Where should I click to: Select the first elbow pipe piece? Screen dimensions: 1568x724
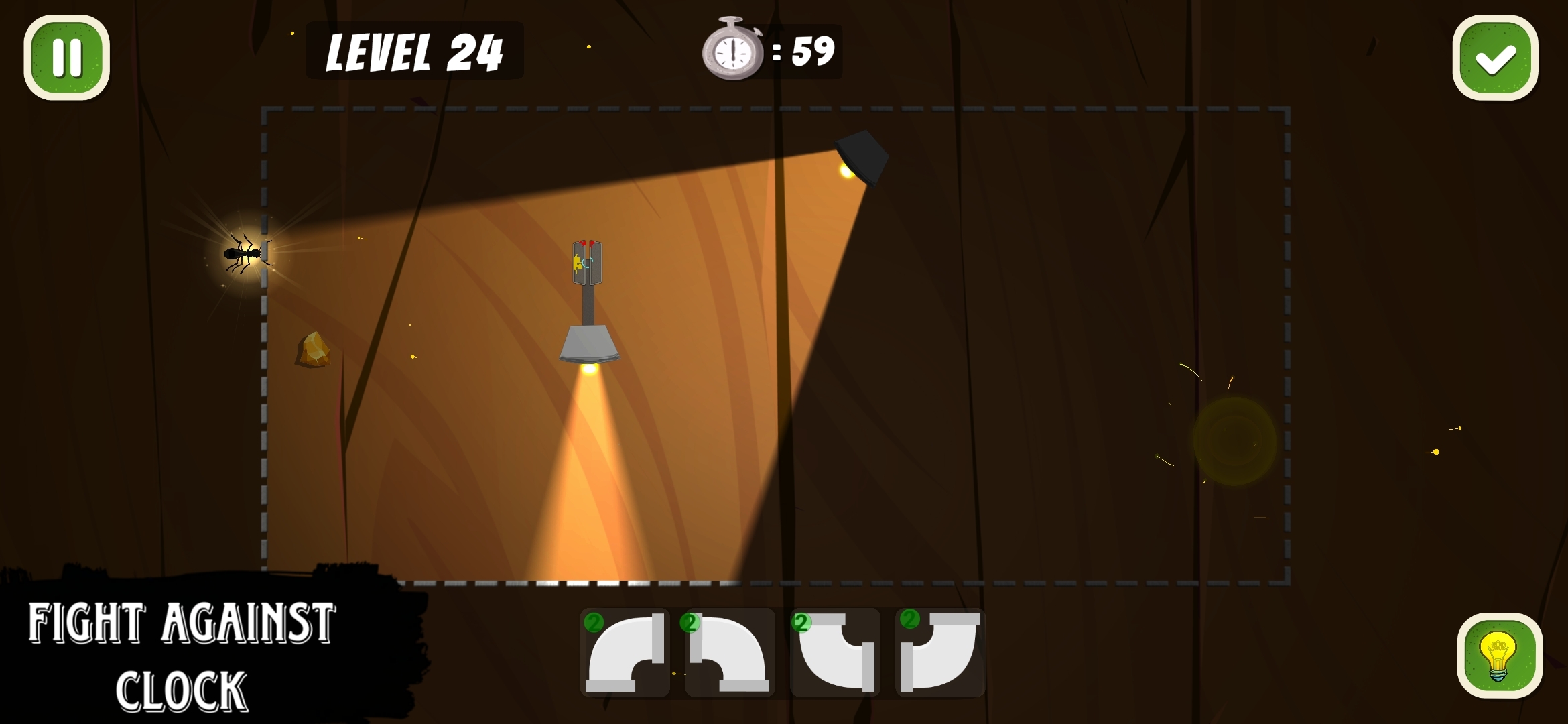click(x=626, y=652)
